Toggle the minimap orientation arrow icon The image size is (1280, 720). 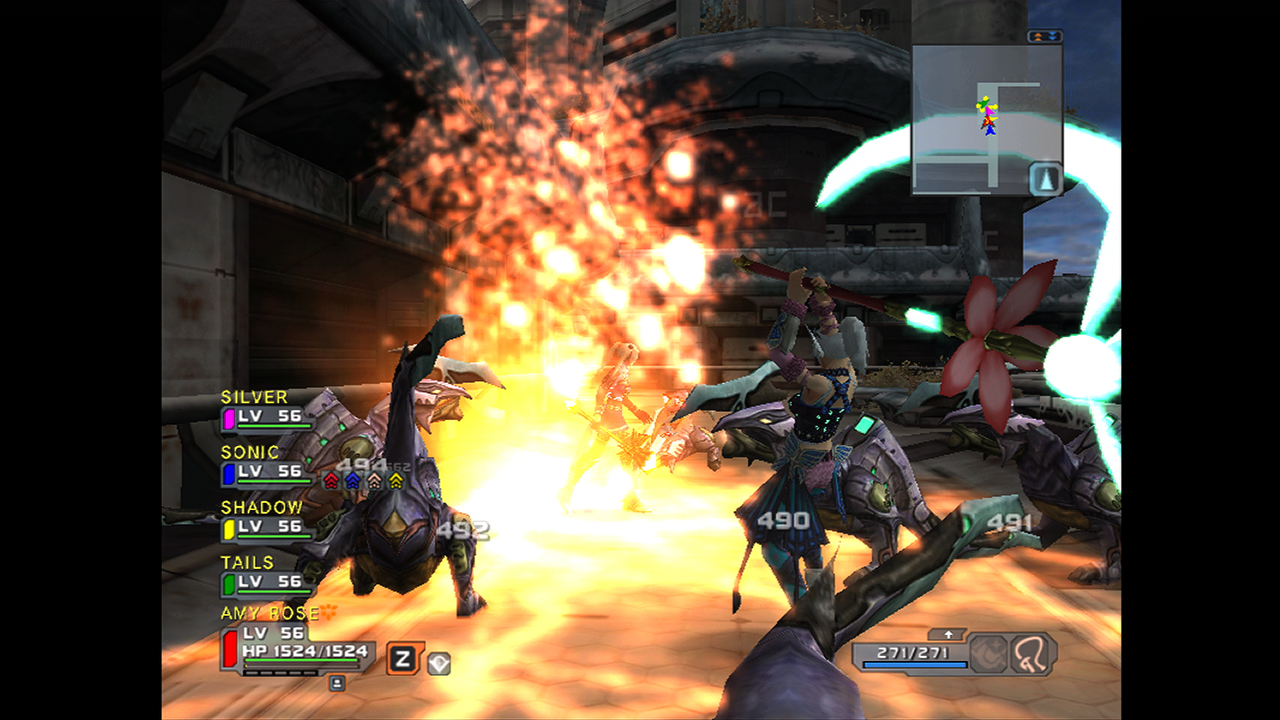[1046, 179]
